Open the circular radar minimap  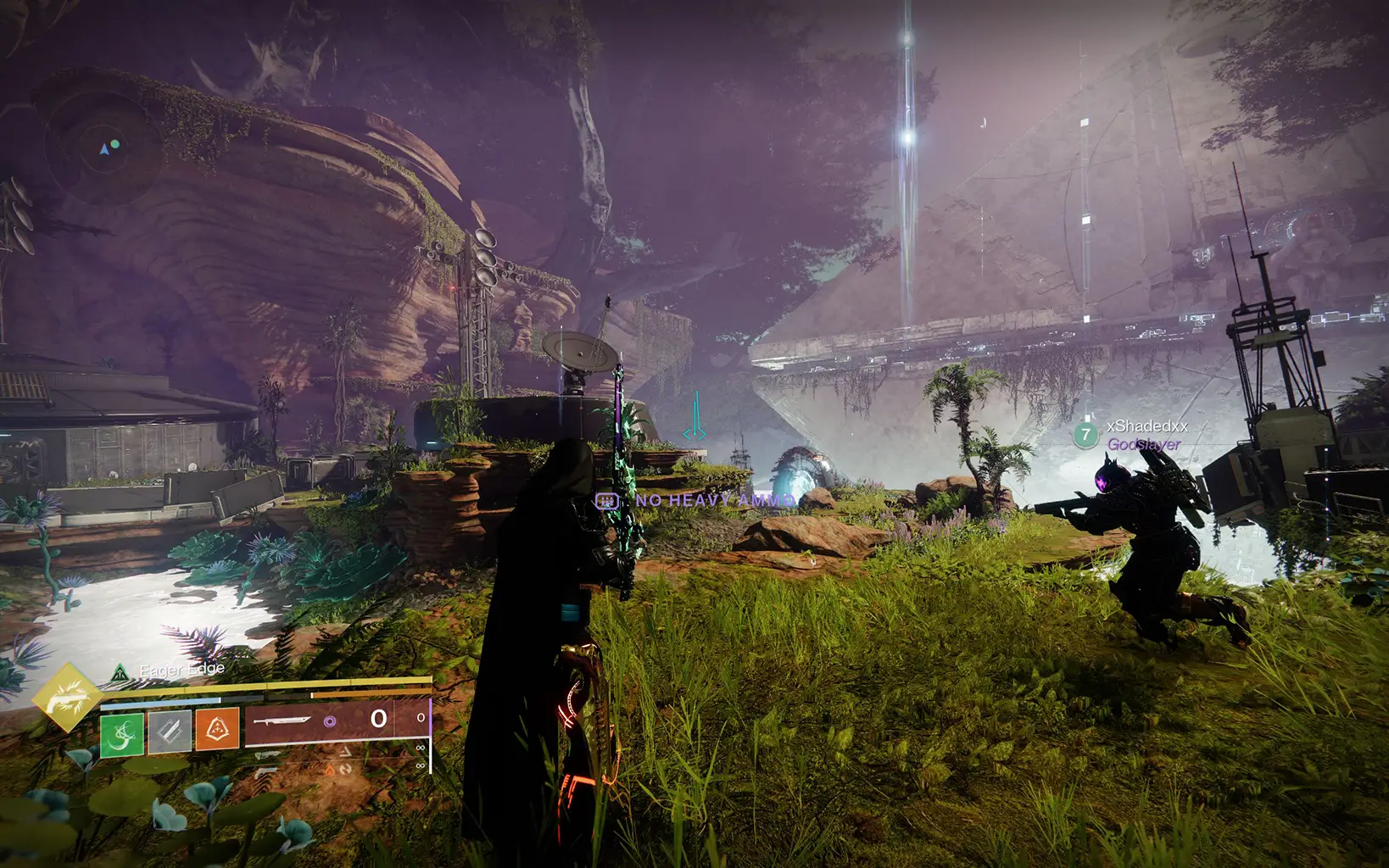point(103,150)
